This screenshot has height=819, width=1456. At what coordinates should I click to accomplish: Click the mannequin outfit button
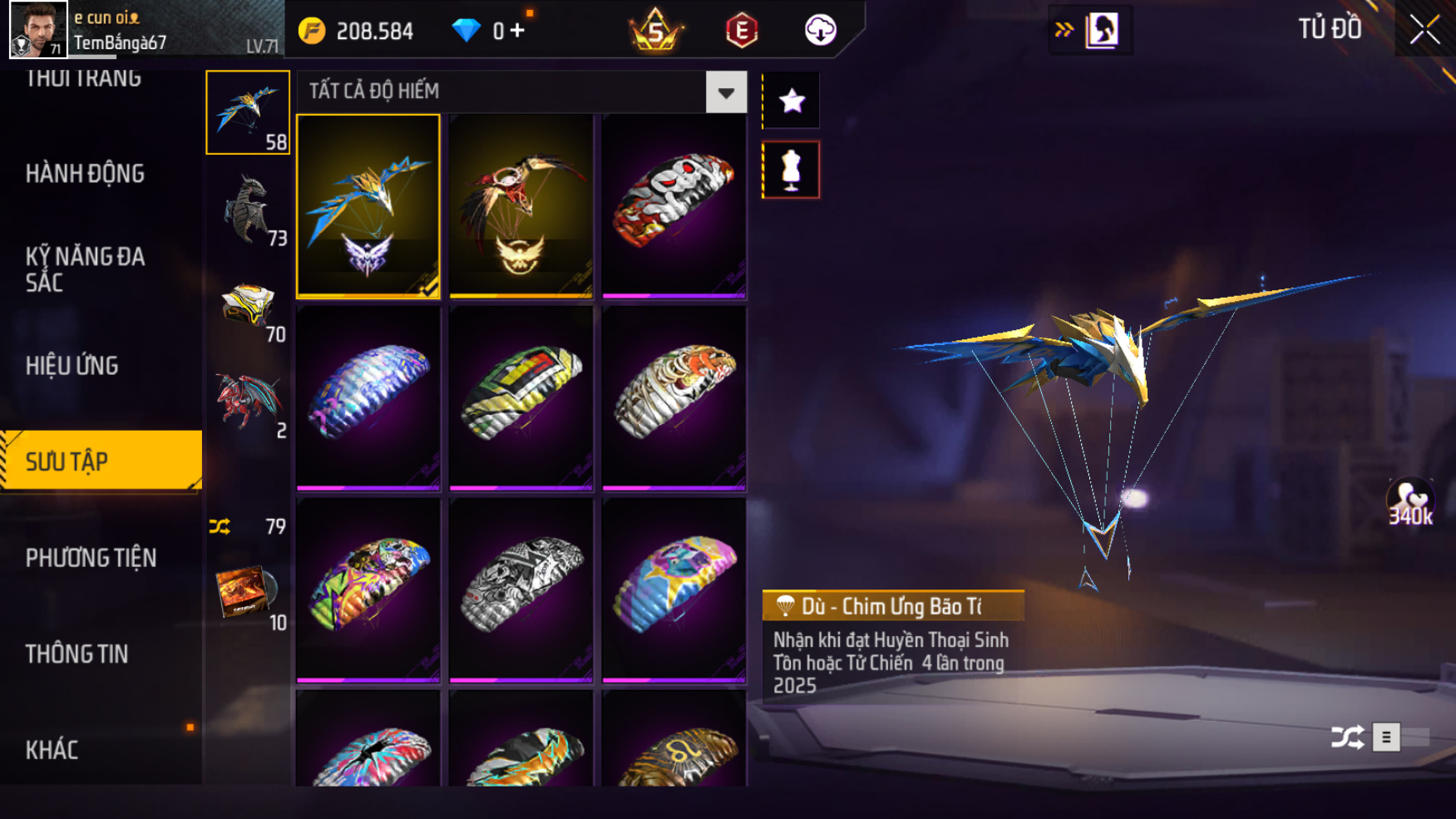[x=791, y=170]
